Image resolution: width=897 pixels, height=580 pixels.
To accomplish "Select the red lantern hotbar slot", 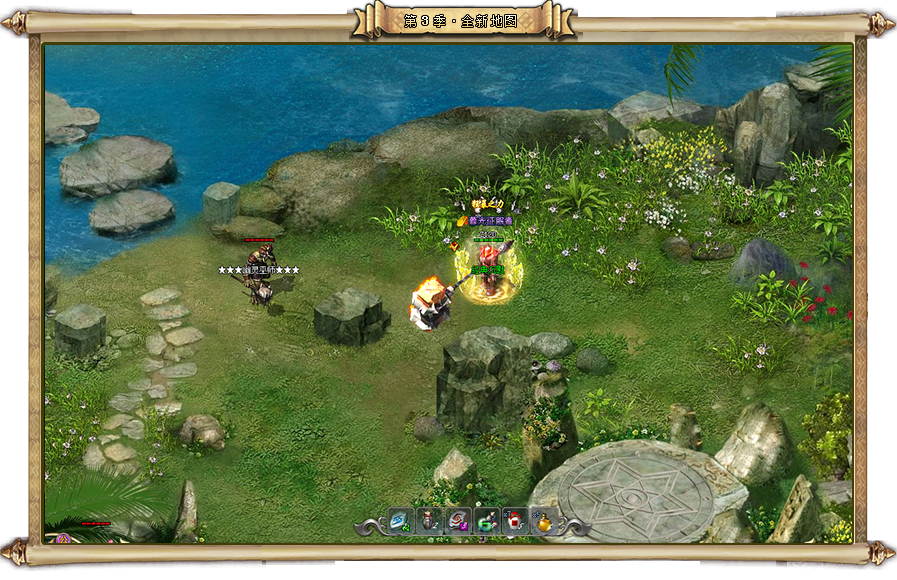I will (x=429, y=521).
